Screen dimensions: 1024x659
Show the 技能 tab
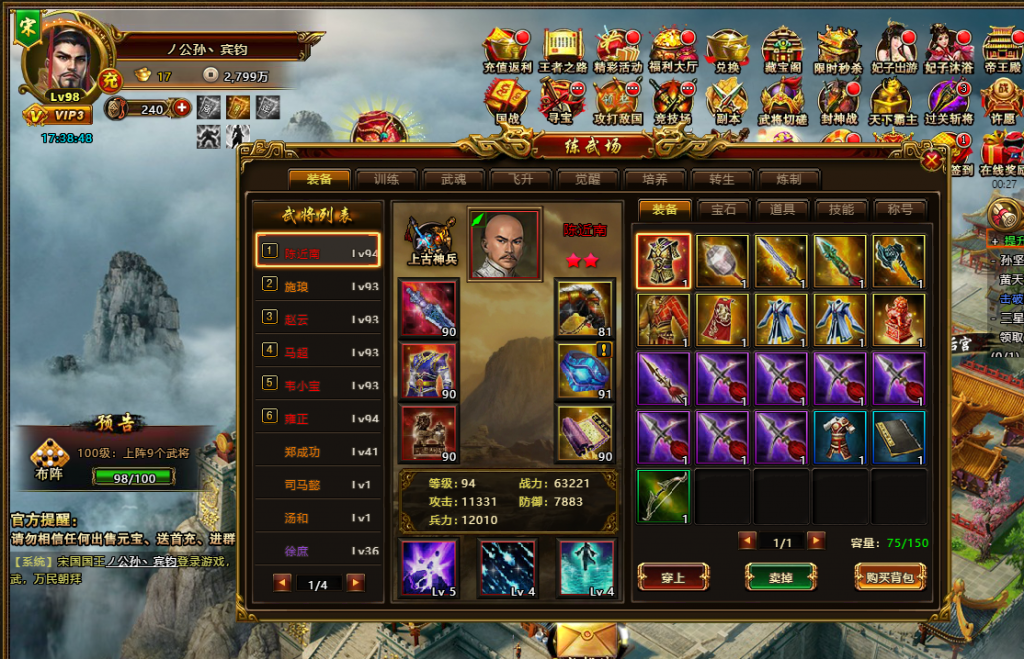(841, 210)
